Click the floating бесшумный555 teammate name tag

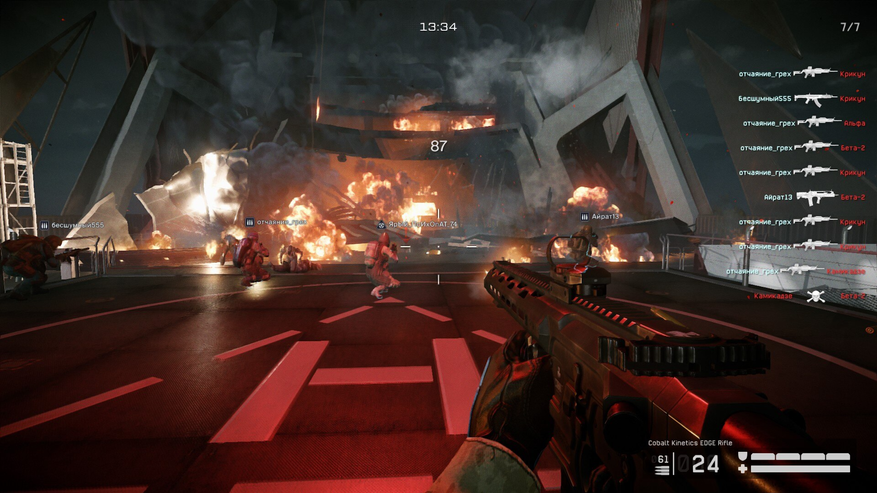click(71, 226)
